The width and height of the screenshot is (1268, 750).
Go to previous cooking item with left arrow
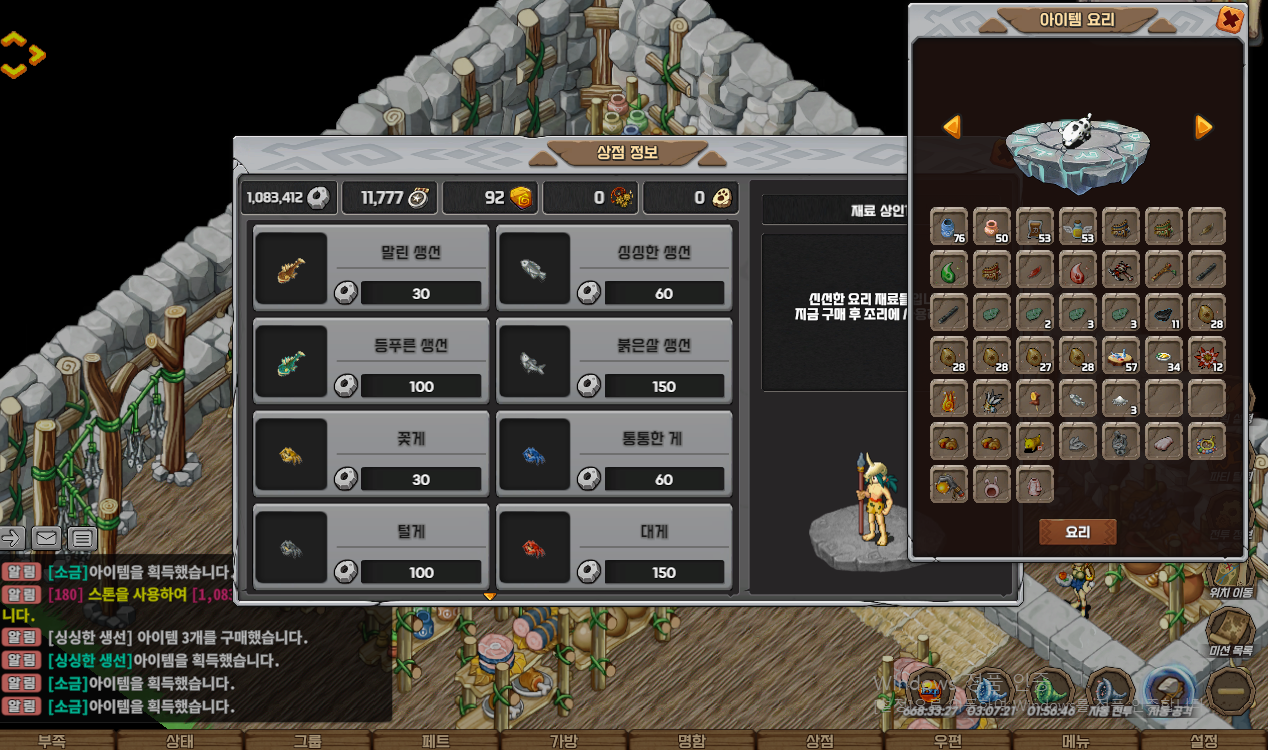coord(952,127)
